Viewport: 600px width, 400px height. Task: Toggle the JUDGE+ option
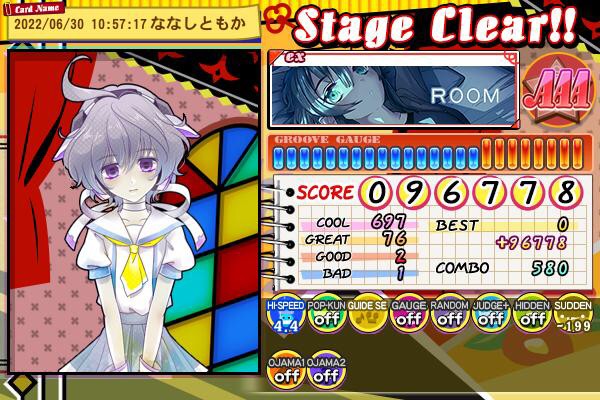(x=490, y=319)
